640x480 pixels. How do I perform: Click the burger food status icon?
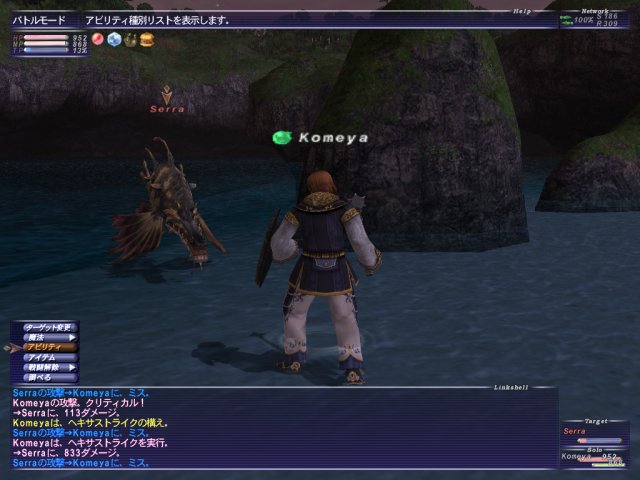pyautogui.click(x=146, y=39)
